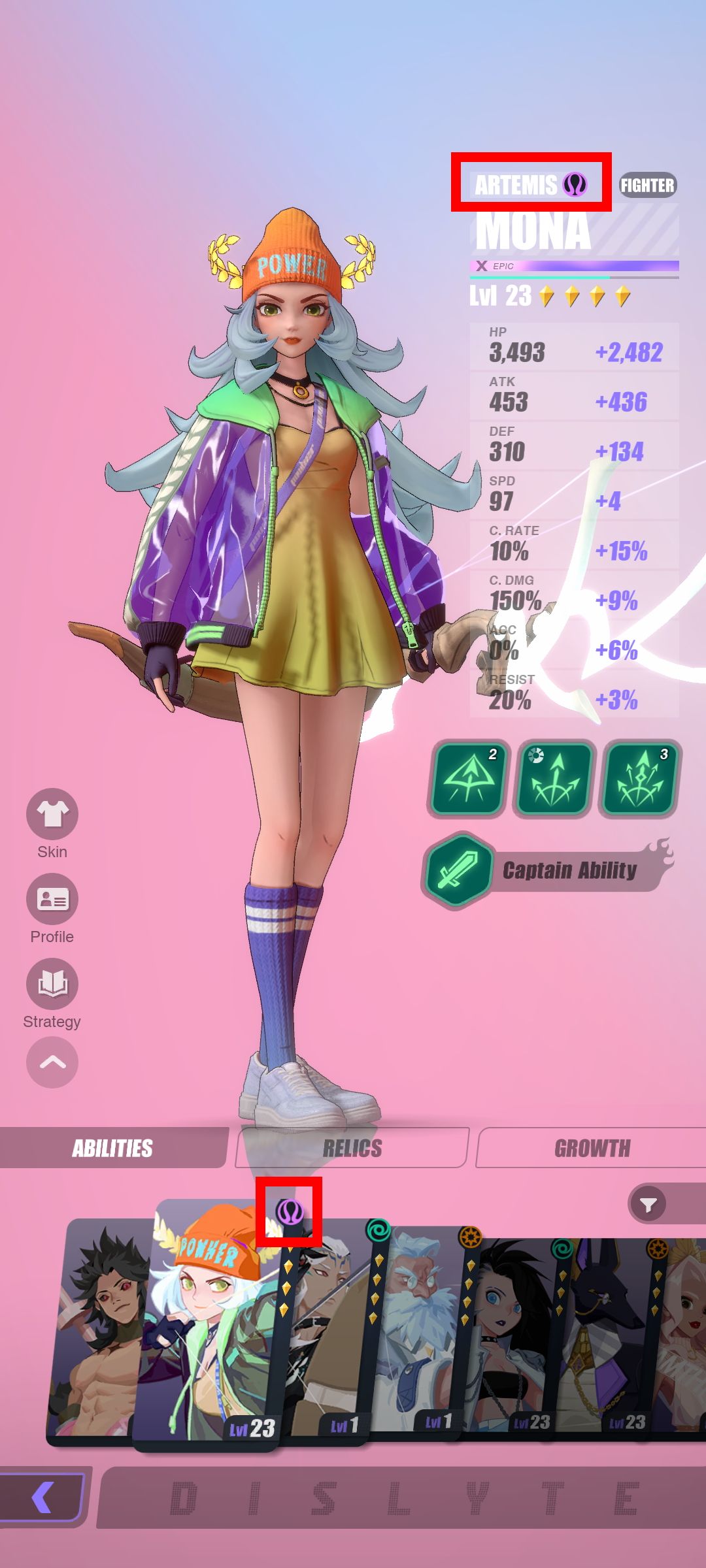The height and width of the screenshot is (1568, 706).
Task: Select the multi-arrow ability marked 3
Action: pyautogui.click(x=640, y=778)
